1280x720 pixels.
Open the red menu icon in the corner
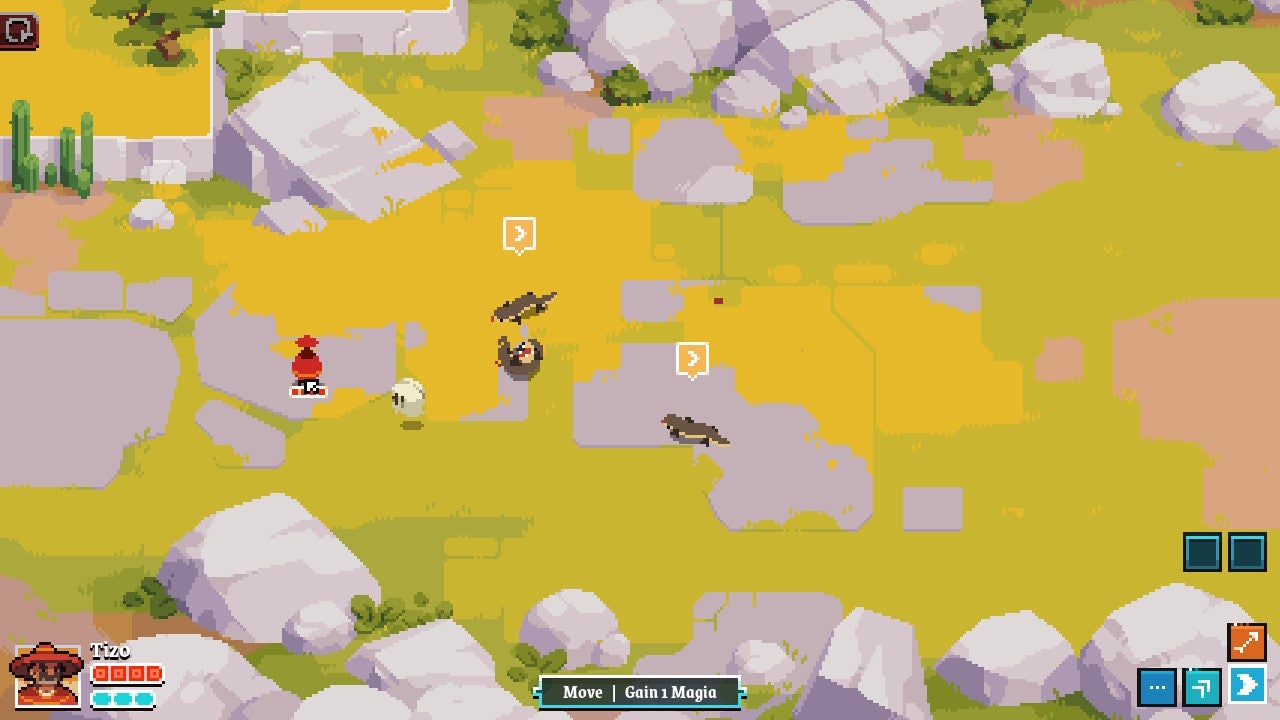click(19, 31)
